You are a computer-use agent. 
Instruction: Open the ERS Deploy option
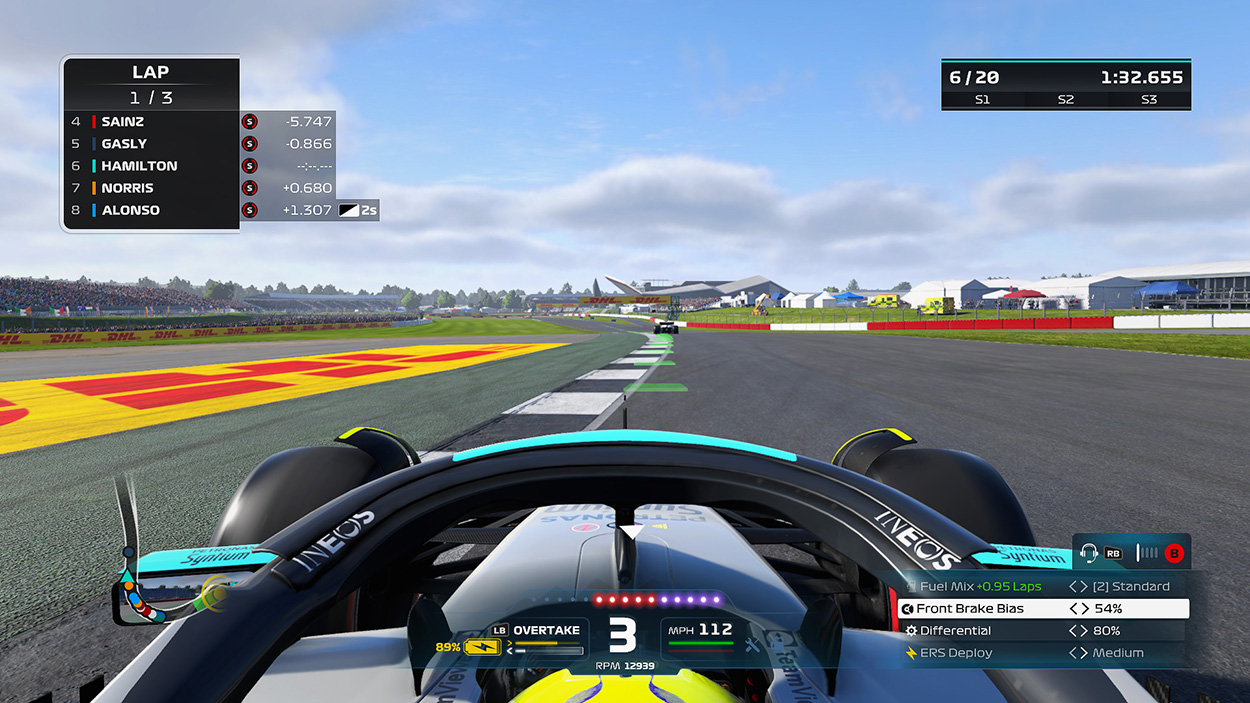point(1043,653)
